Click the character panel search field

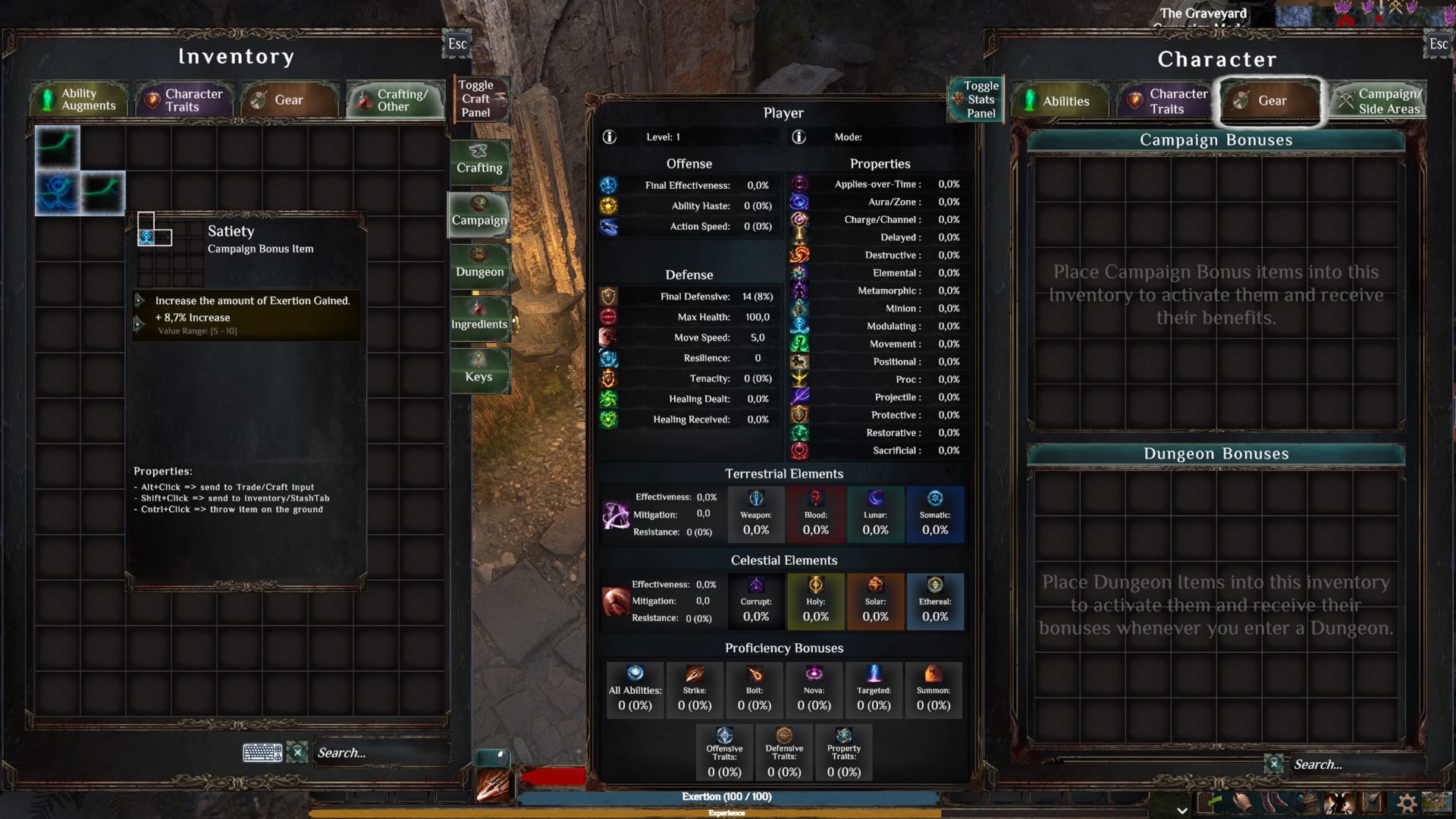coord(1350,764)
